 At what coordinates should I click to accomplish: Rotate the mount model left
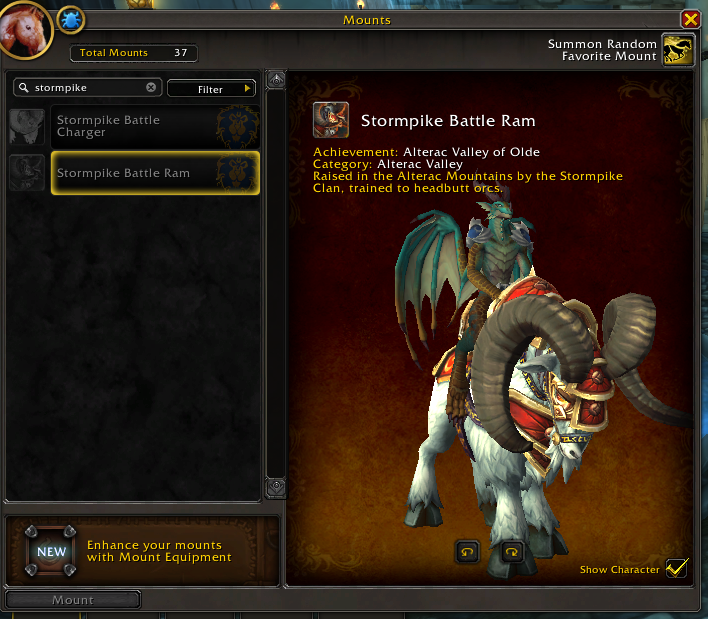tap(468, 551)
